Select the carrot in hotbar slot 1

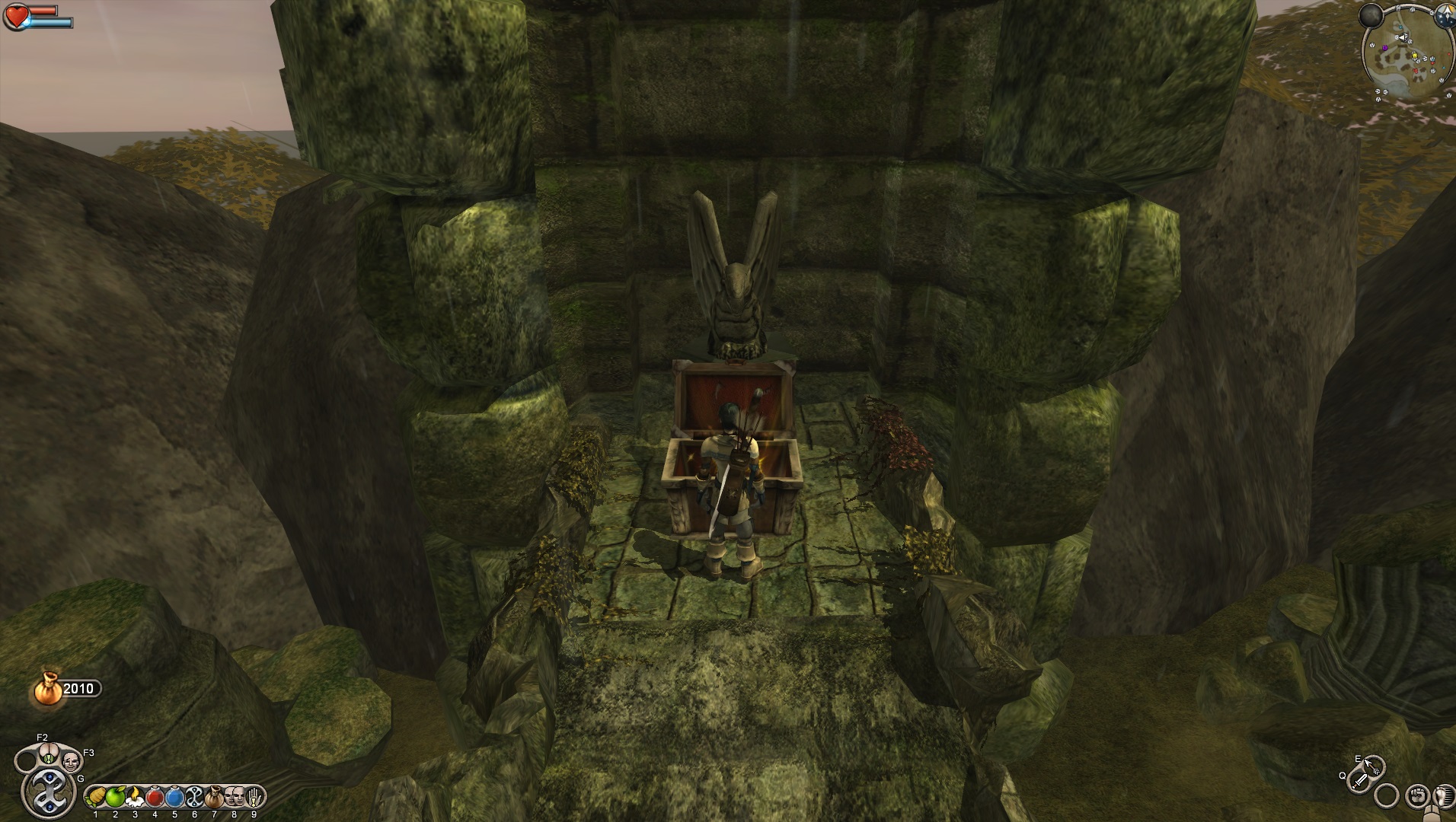[x=96, y=798]
